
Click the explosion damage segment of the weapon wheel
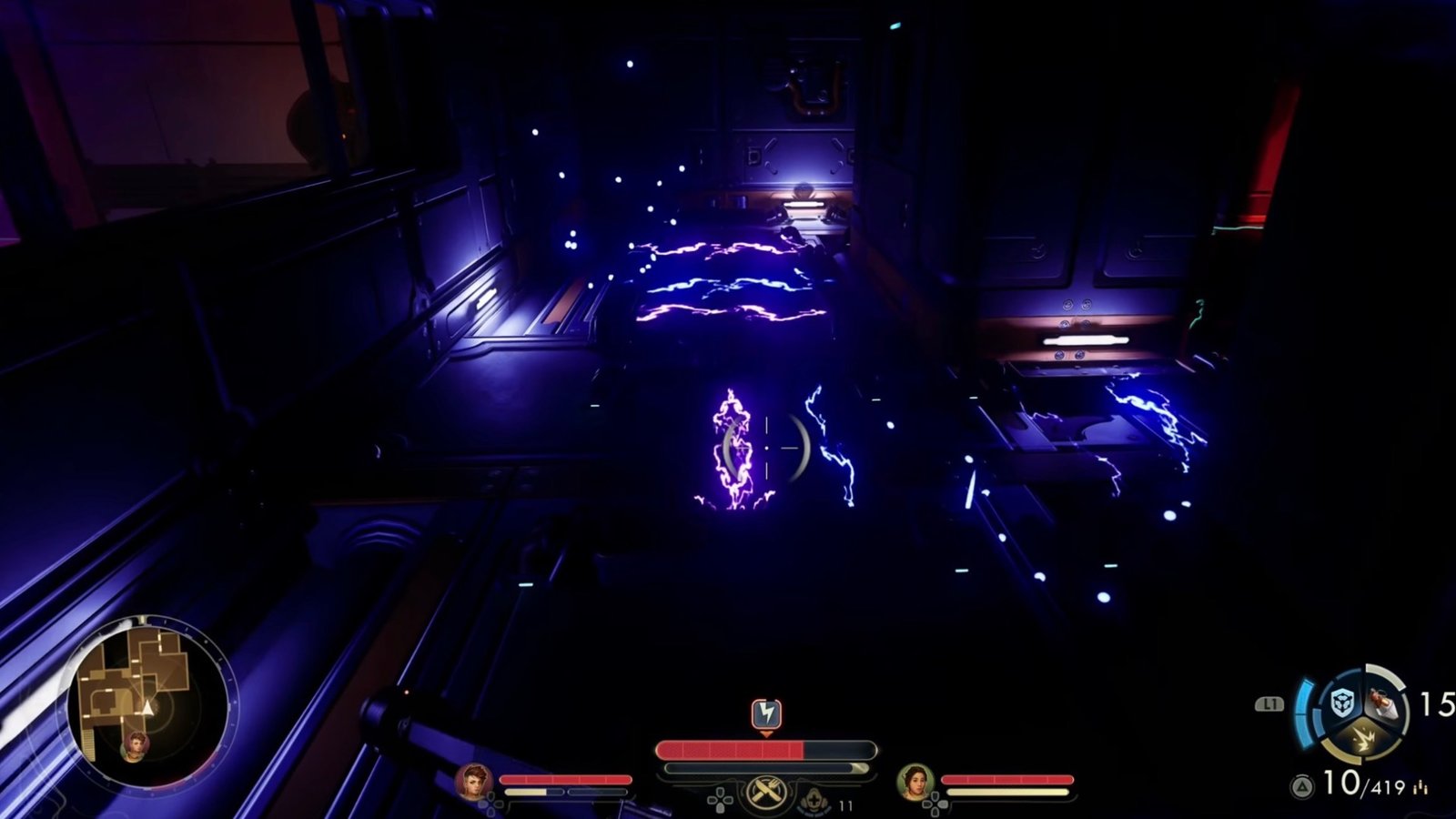[x=1364, y=739]
